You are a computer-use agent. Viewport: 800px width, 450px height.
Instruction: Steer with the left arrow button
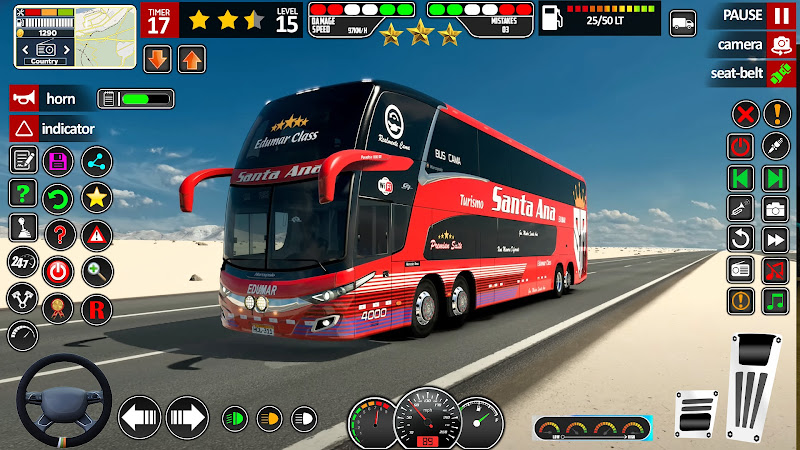tap(140, 416)
